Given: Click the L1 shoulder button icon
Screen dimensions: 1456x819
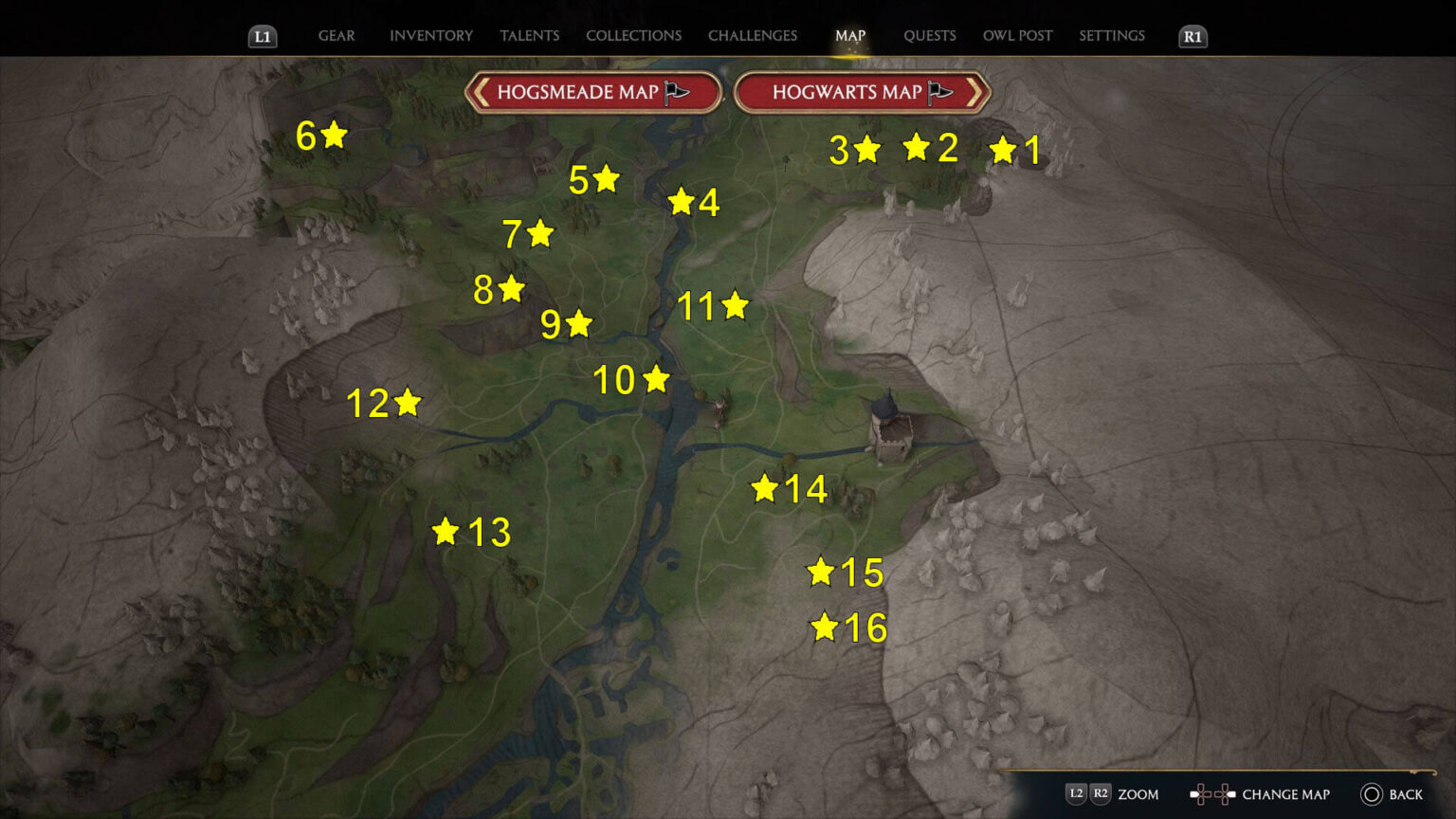Looking at the screenshot, I should click(x=263, y=37).
